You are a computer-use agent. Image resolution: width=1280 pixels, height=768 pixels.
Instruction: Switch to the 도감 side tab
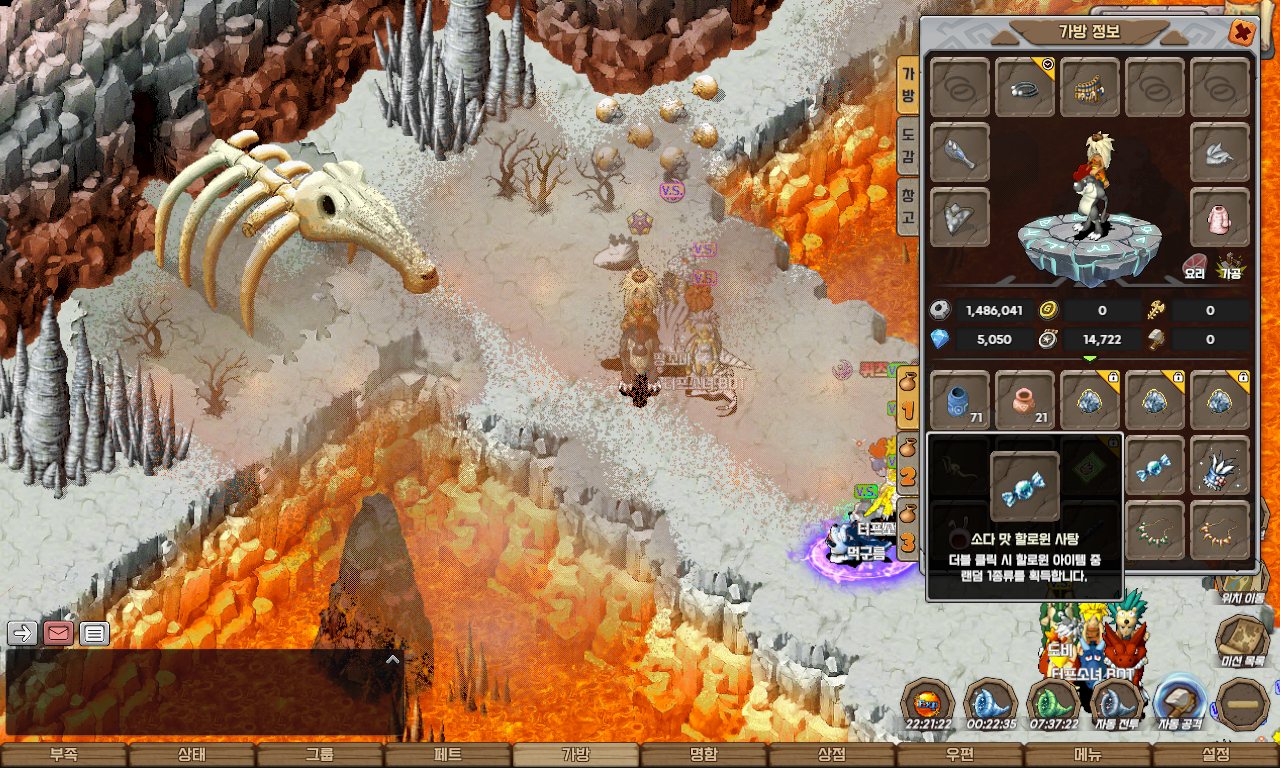pos(908,145)
